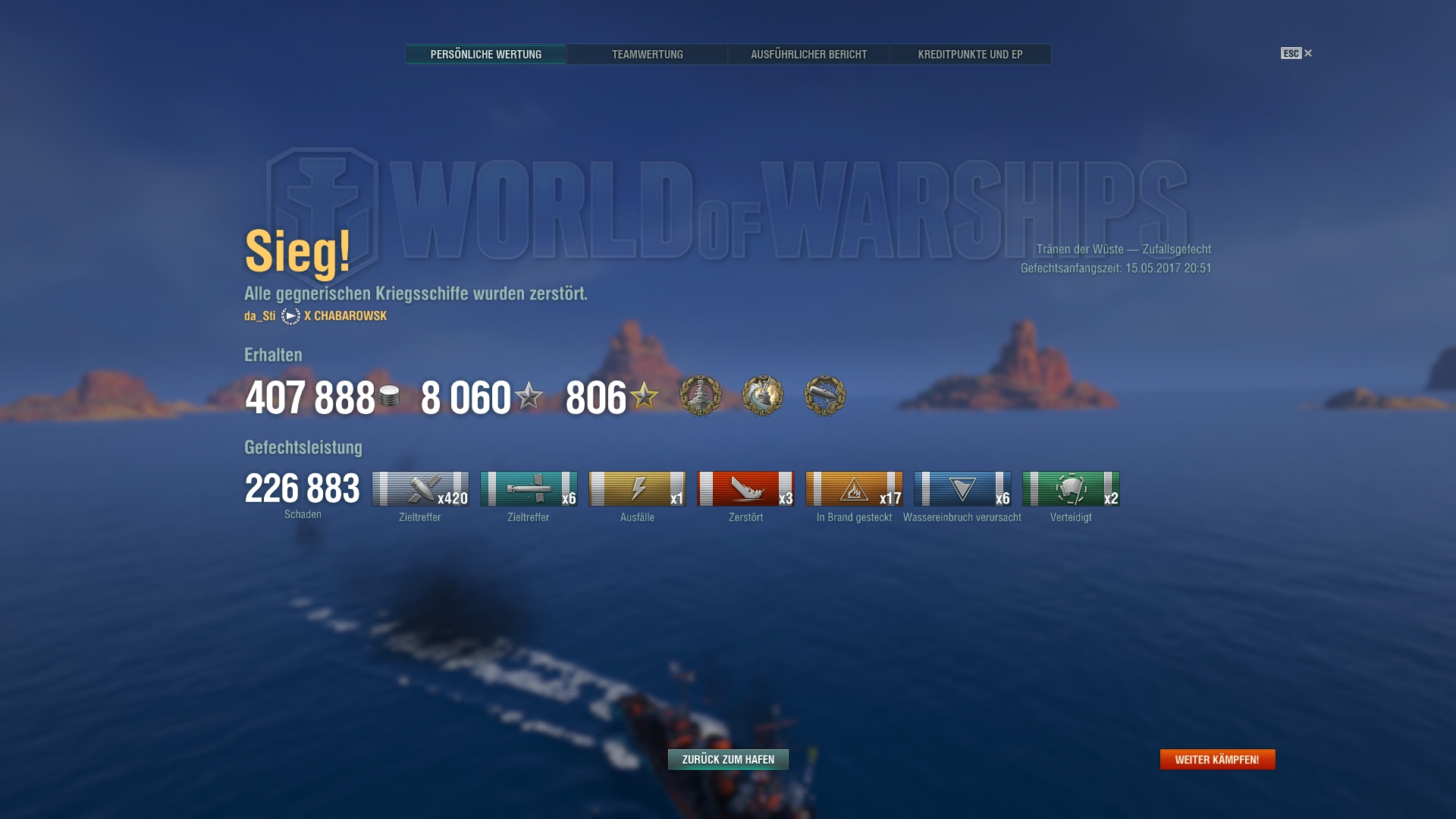
Task: Open the Teamwertung tab
Action: [647, 55]
